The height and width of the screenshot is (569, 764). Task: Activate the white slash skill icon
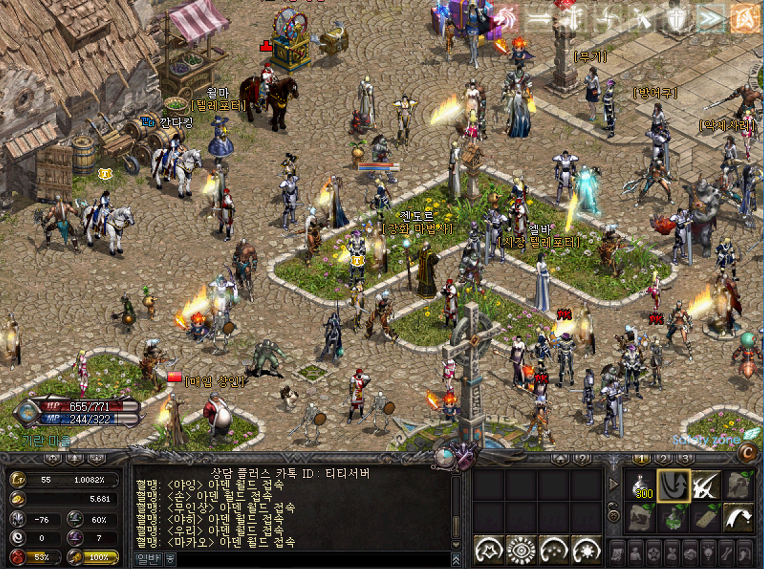(705, 485)
